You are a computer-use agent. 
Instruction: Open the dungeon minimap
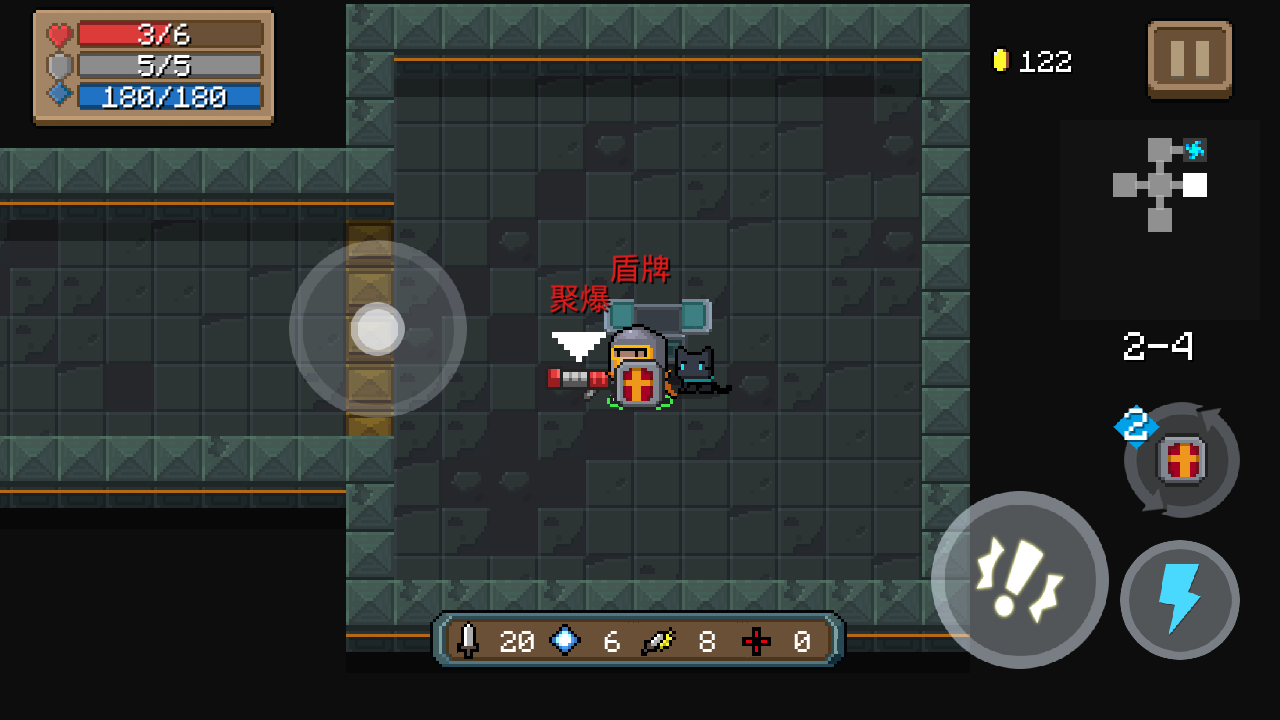(1160, 185)
